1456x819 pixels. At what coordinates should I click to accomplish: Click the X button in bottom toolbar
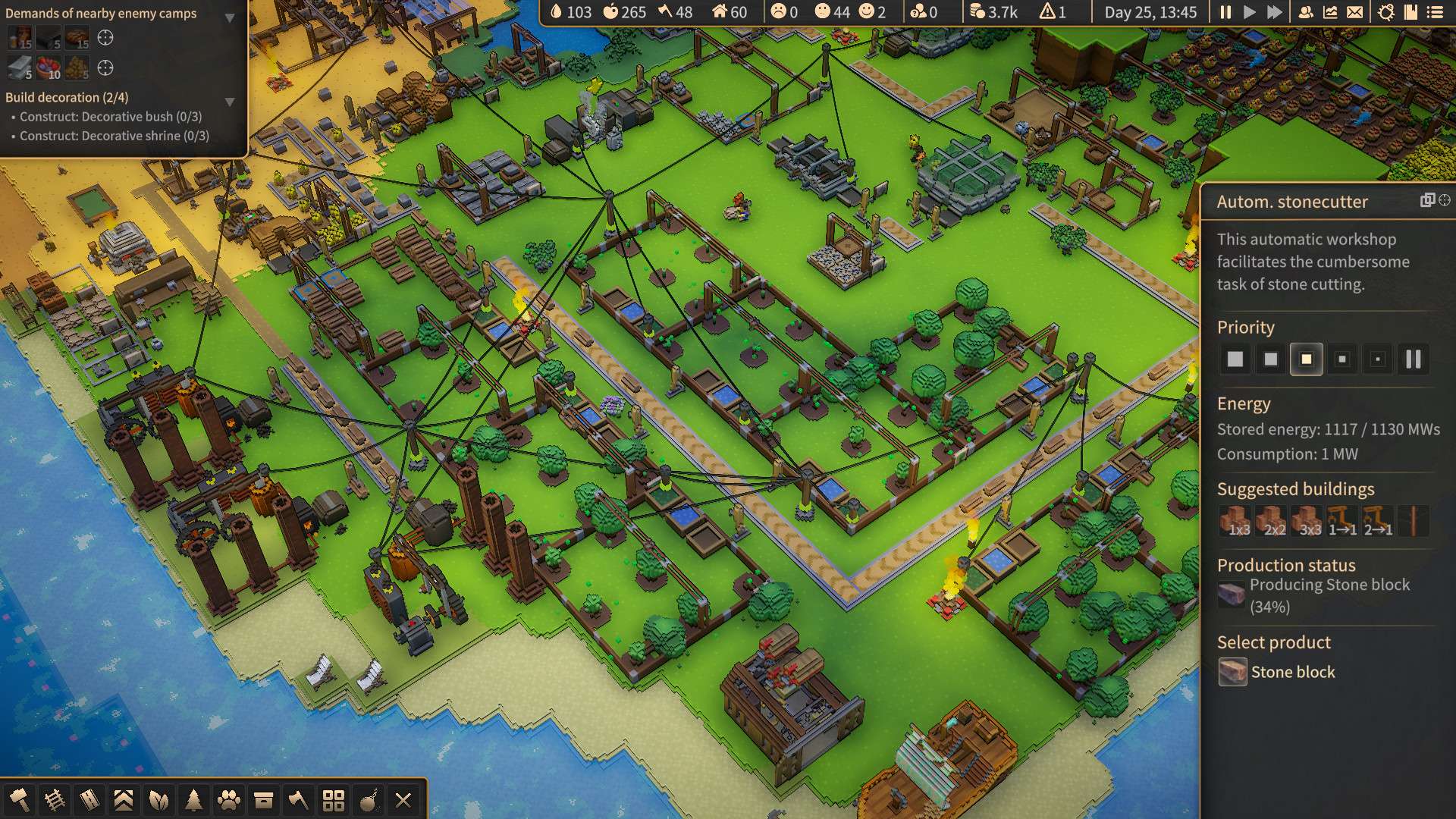pyautogui.click(x=403, y=799)
